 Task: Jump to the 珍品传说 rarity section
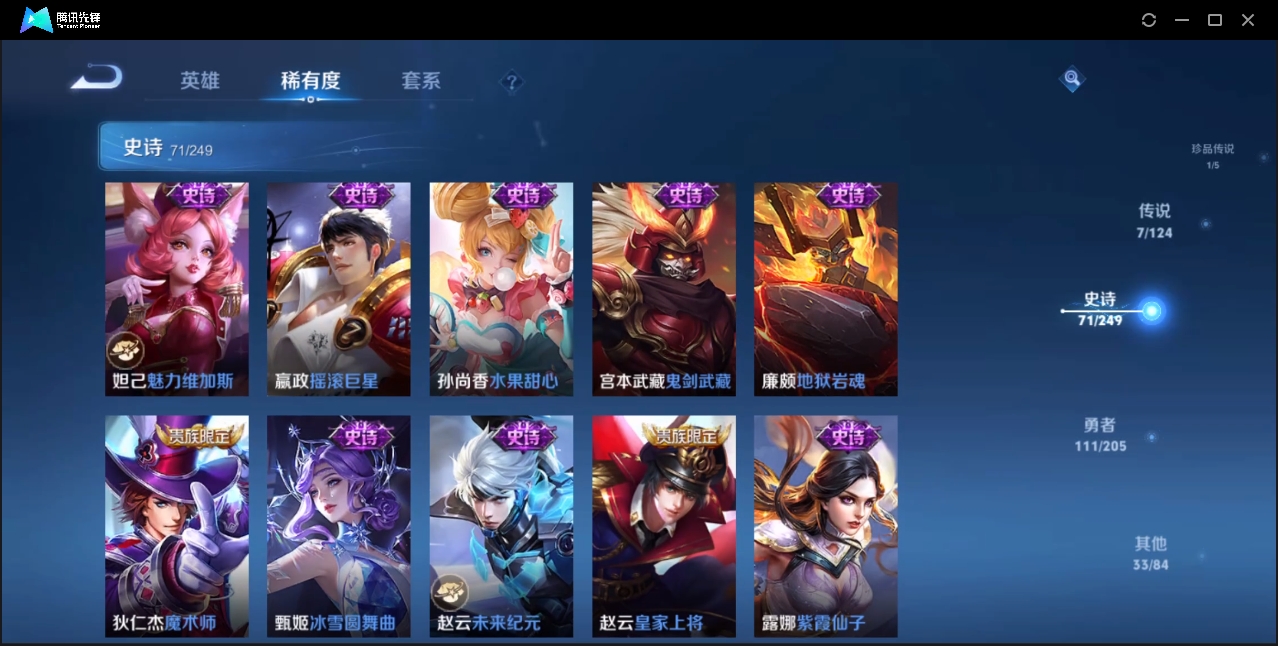[1212, 155]
